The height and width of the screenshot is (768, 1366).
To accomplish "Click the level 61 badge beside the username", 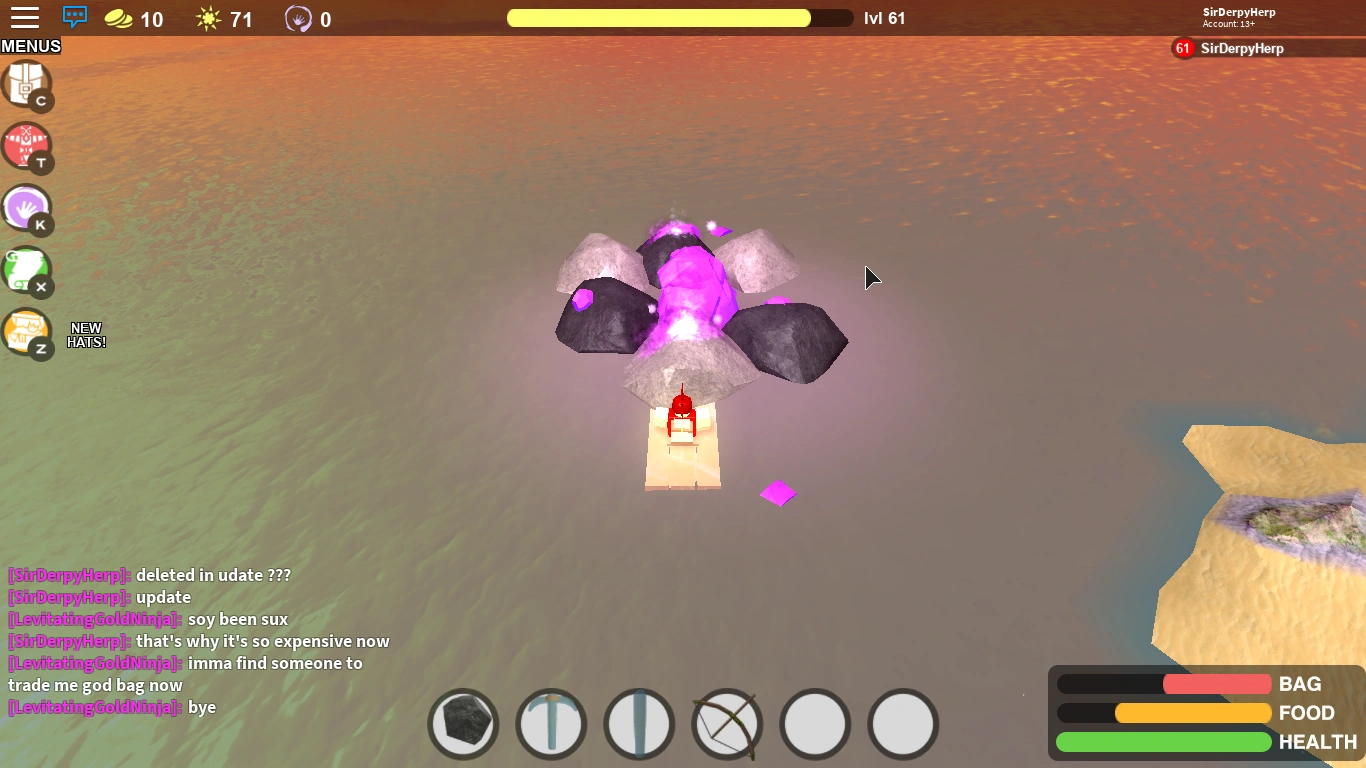I will pyautogui.click(x=1182, y=48).
